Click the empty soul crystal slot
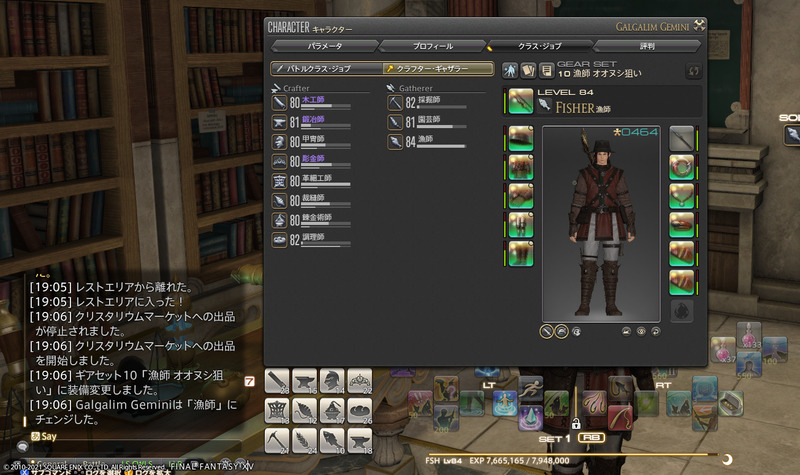Screen dimensions: 800x475 (682, 312)
